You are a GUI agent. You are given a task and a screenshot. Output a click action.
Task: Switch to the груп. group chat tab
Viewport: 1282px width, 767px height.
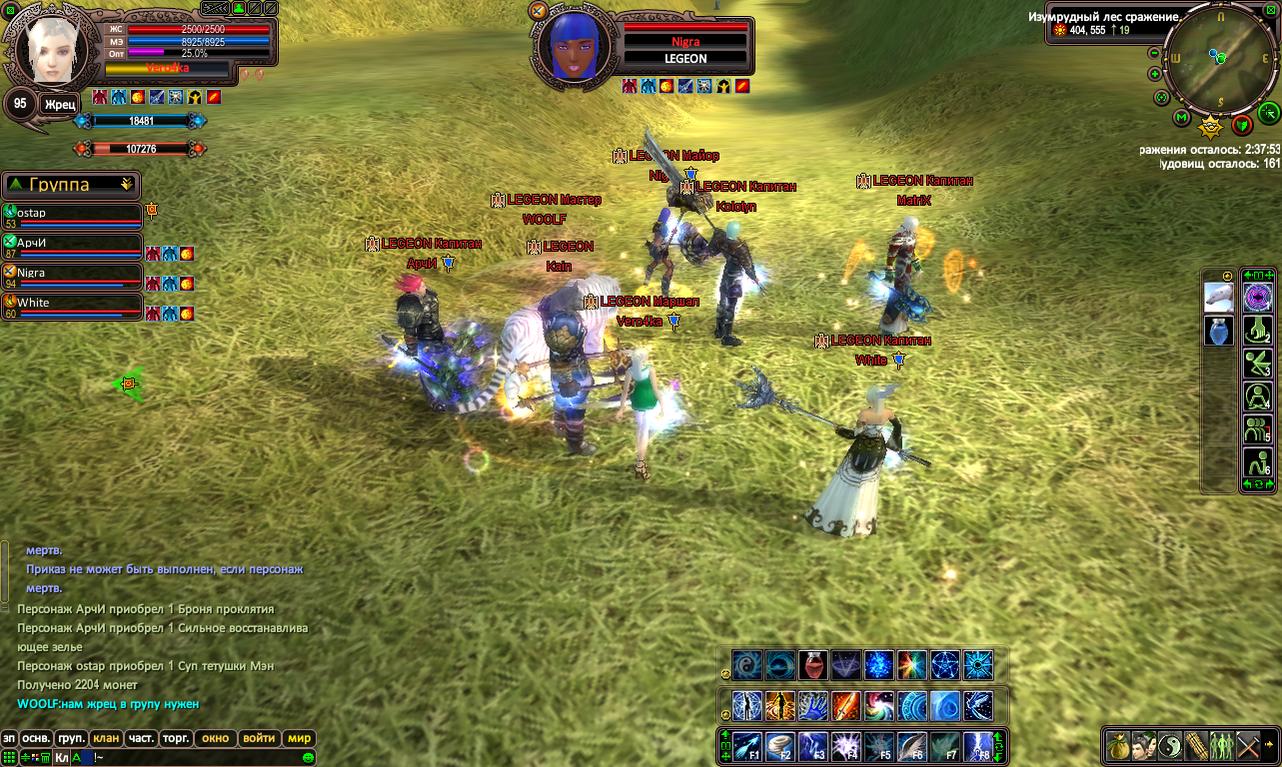point(71,738)
